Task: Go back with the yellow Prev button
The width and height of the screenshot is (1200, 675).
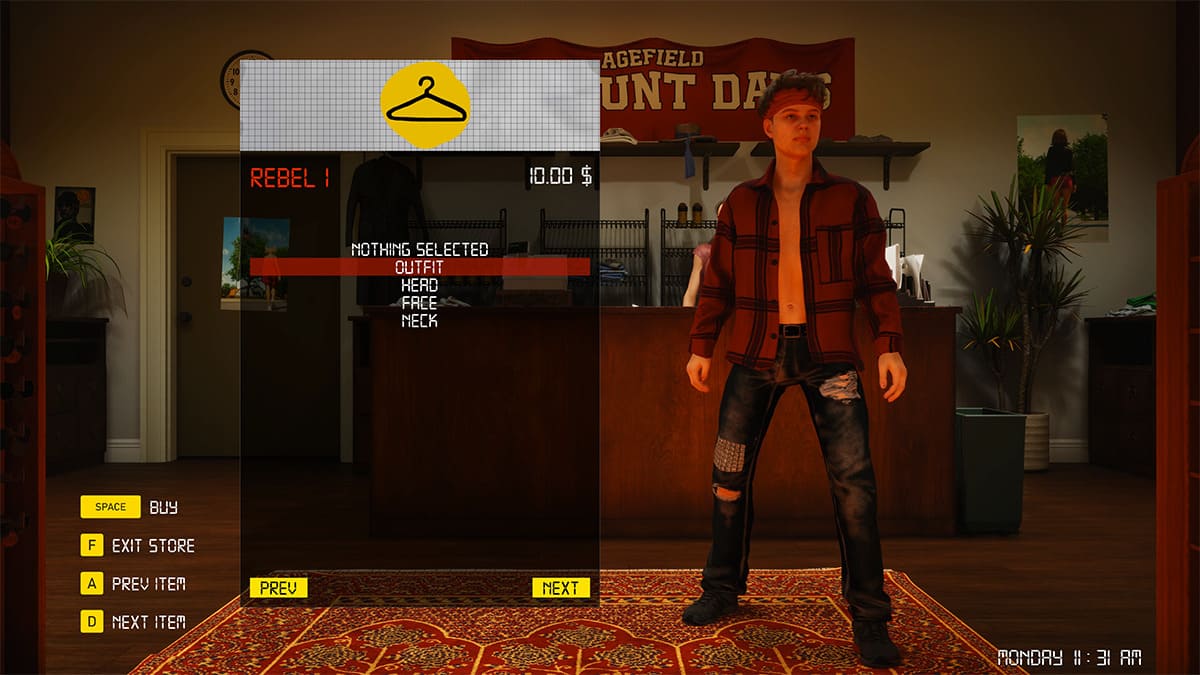Action: [278, 588]
